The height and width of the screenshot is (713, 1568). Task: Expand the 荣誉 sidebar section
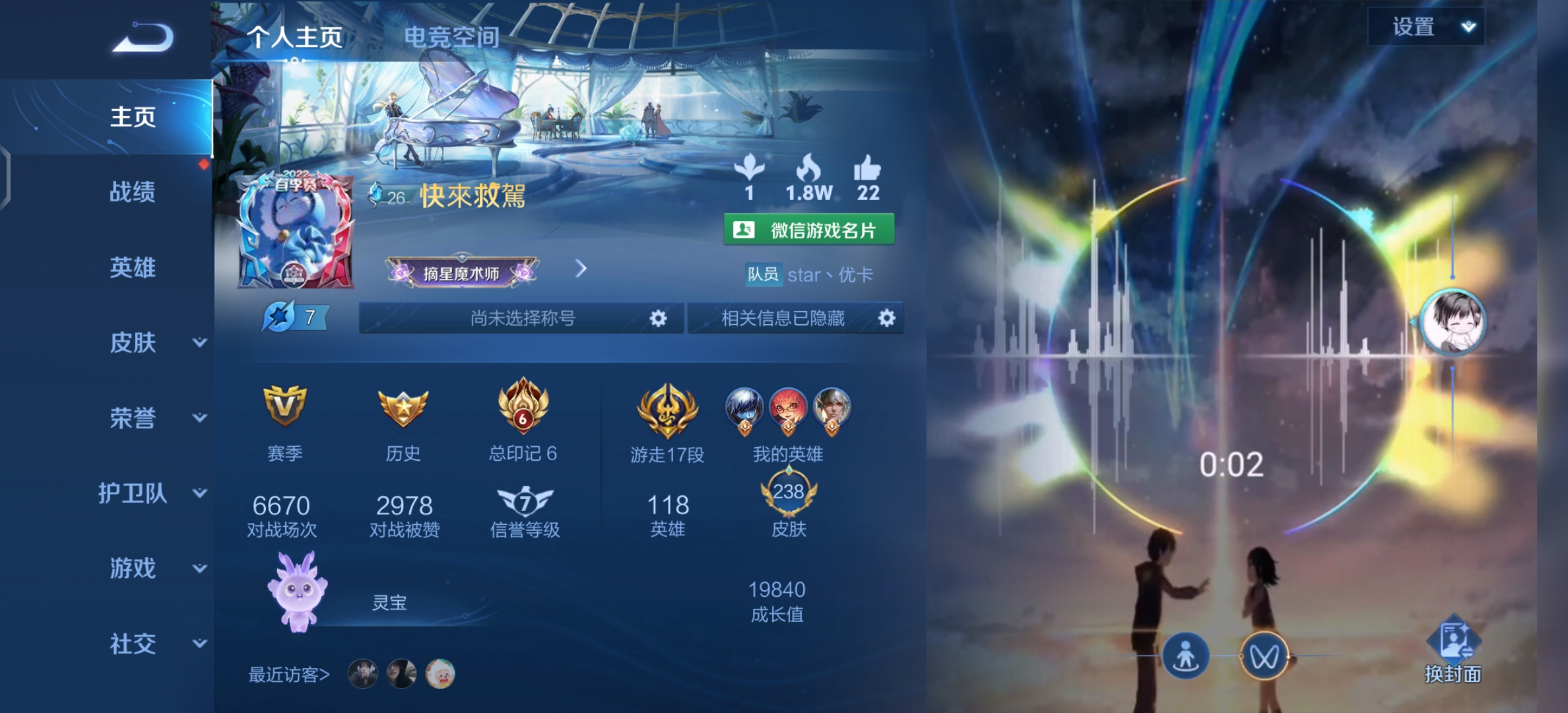[135, 418]
